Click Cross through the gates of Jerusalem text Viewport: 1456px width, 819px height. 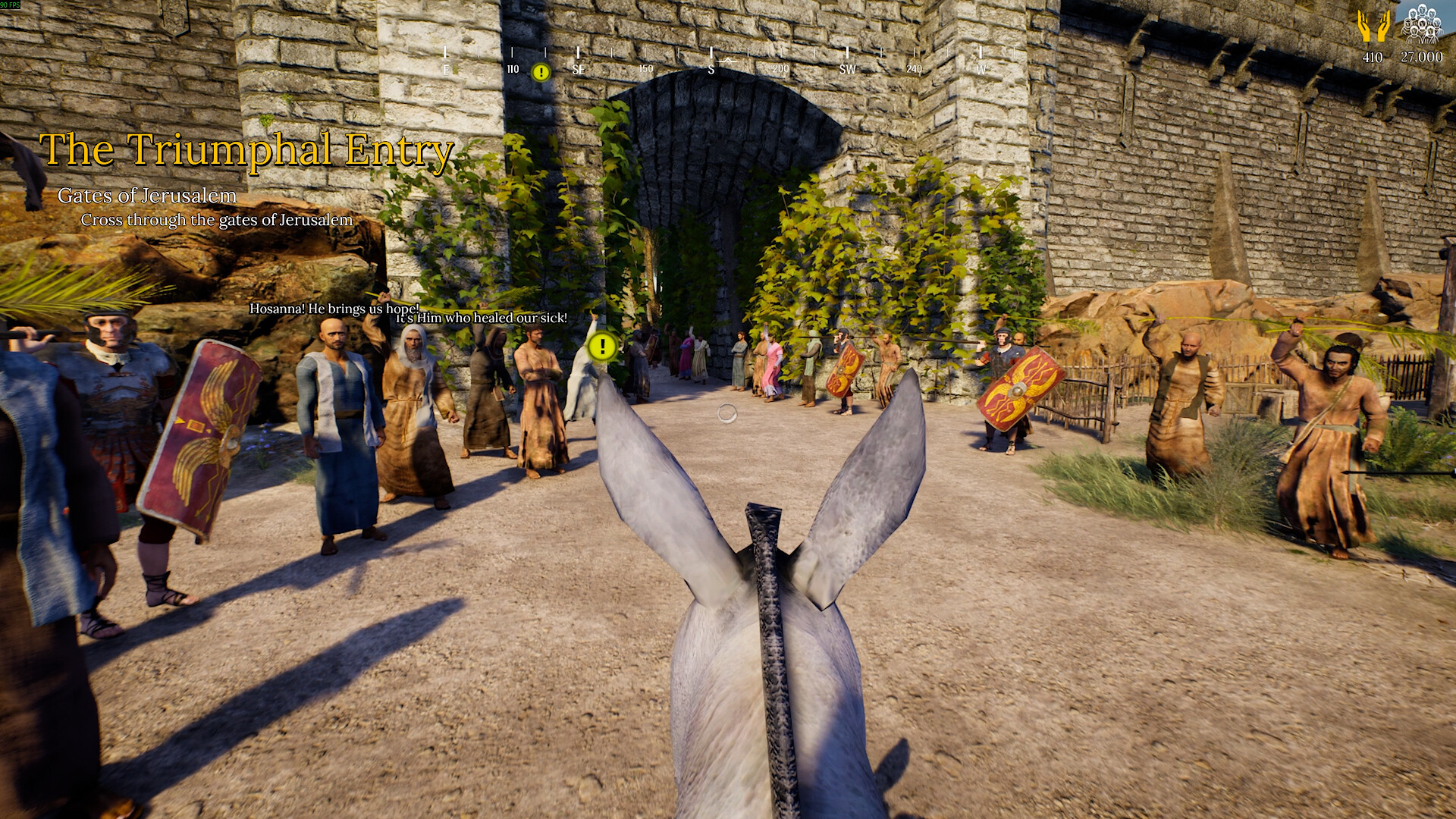point(216,221)
